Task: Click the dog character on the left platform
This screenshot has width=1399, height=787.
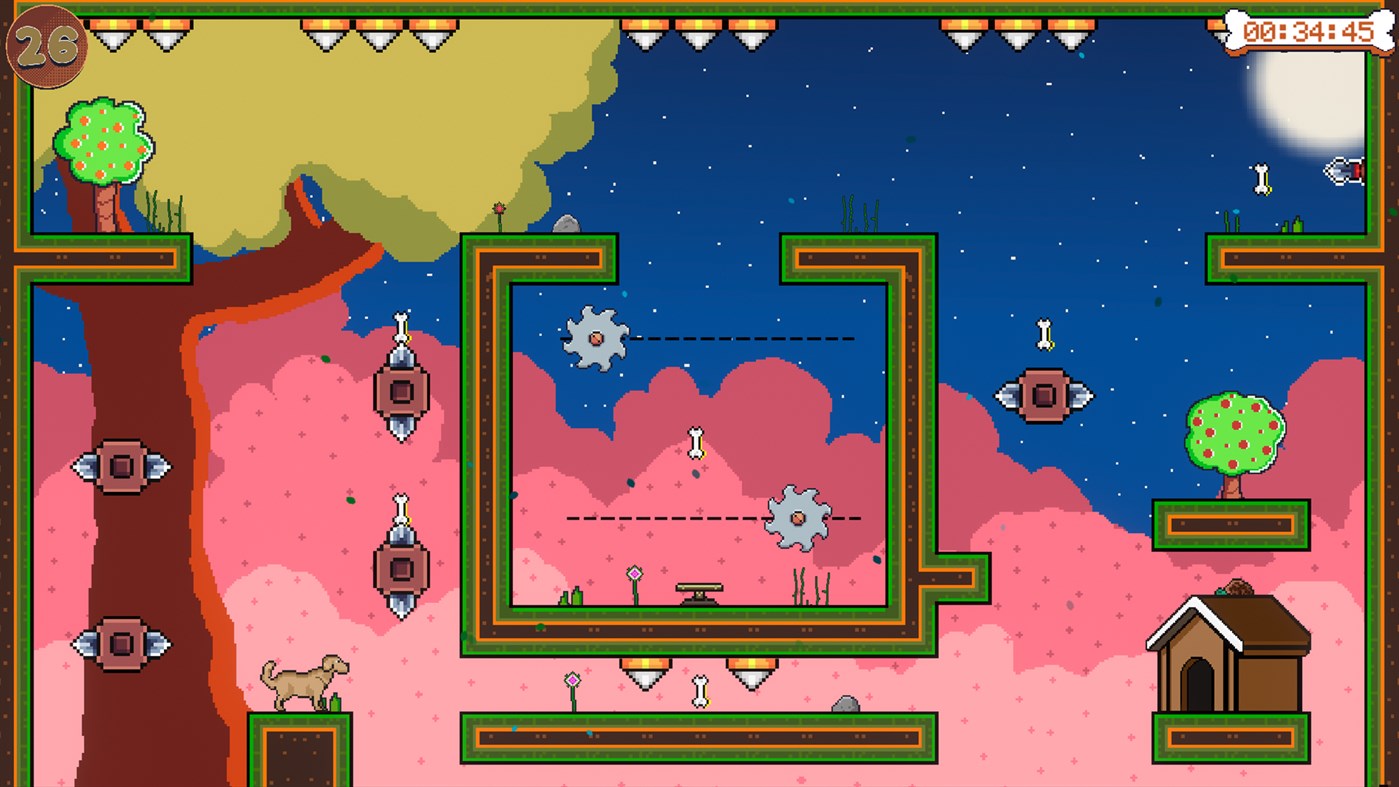Action: tap(305, 680)
